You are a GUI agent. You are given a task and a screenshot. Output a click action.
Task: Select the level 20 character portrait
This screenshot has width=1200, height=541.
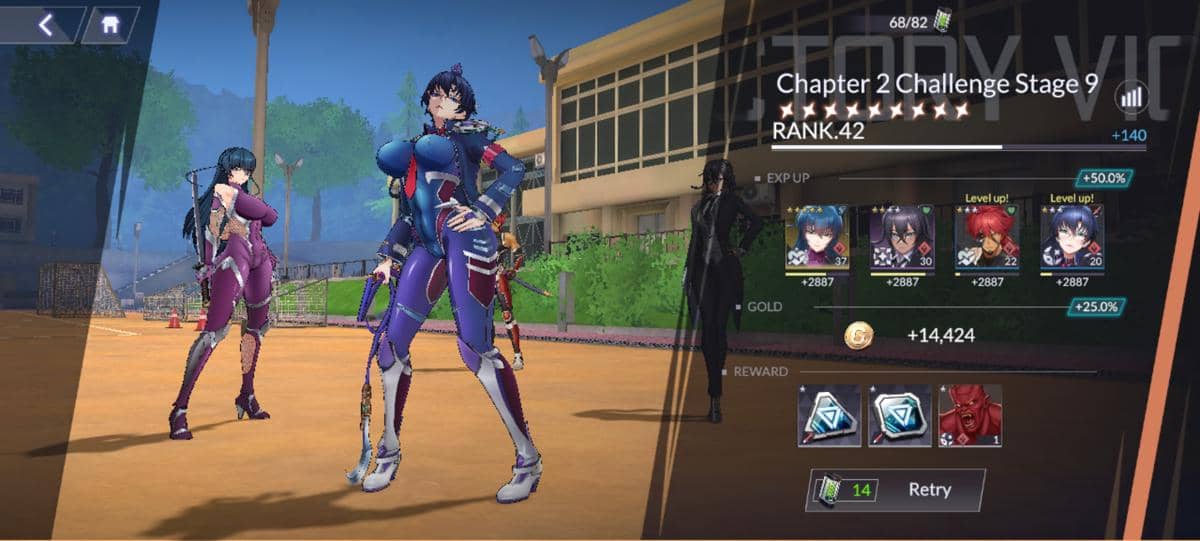pos(1071,238)
